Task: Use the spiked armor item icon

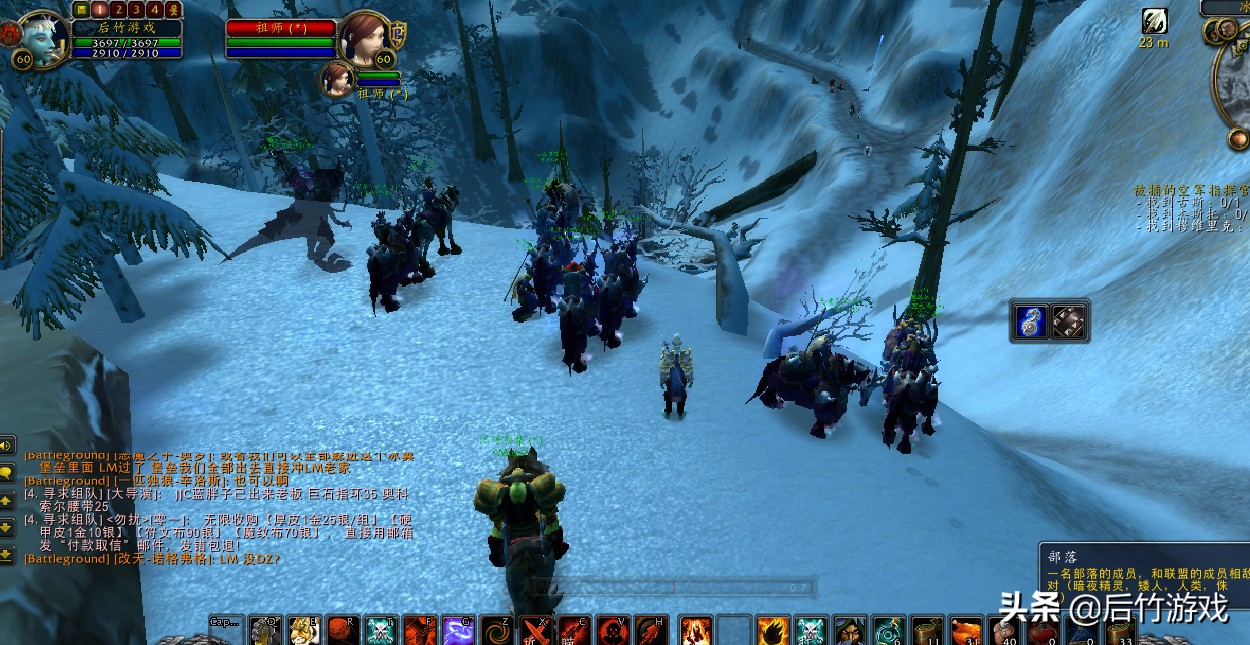Action: coord(1069,321)
